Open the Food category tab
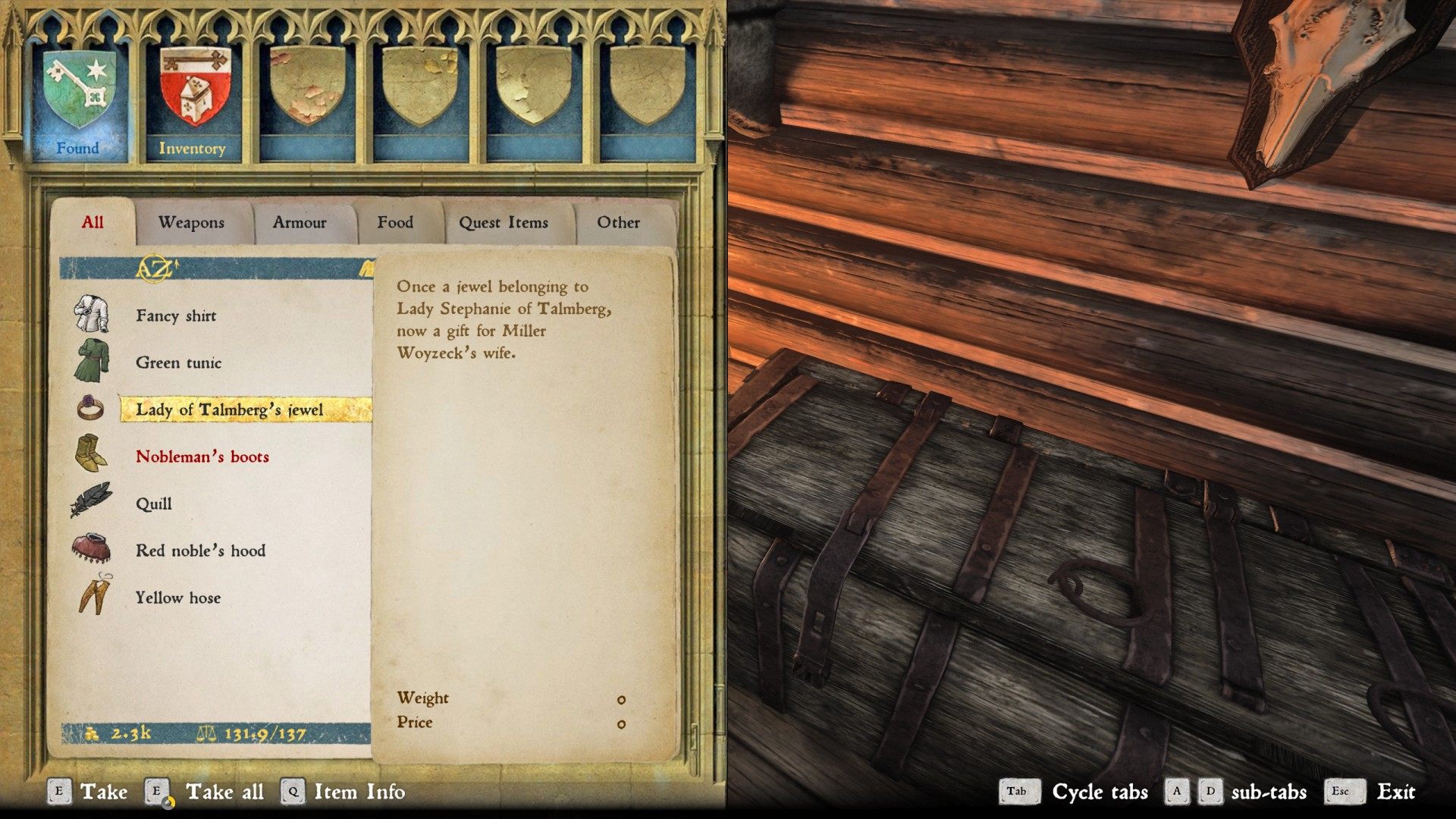The width and height of the screenshot is (1456, 819). [x=395, y=222]
